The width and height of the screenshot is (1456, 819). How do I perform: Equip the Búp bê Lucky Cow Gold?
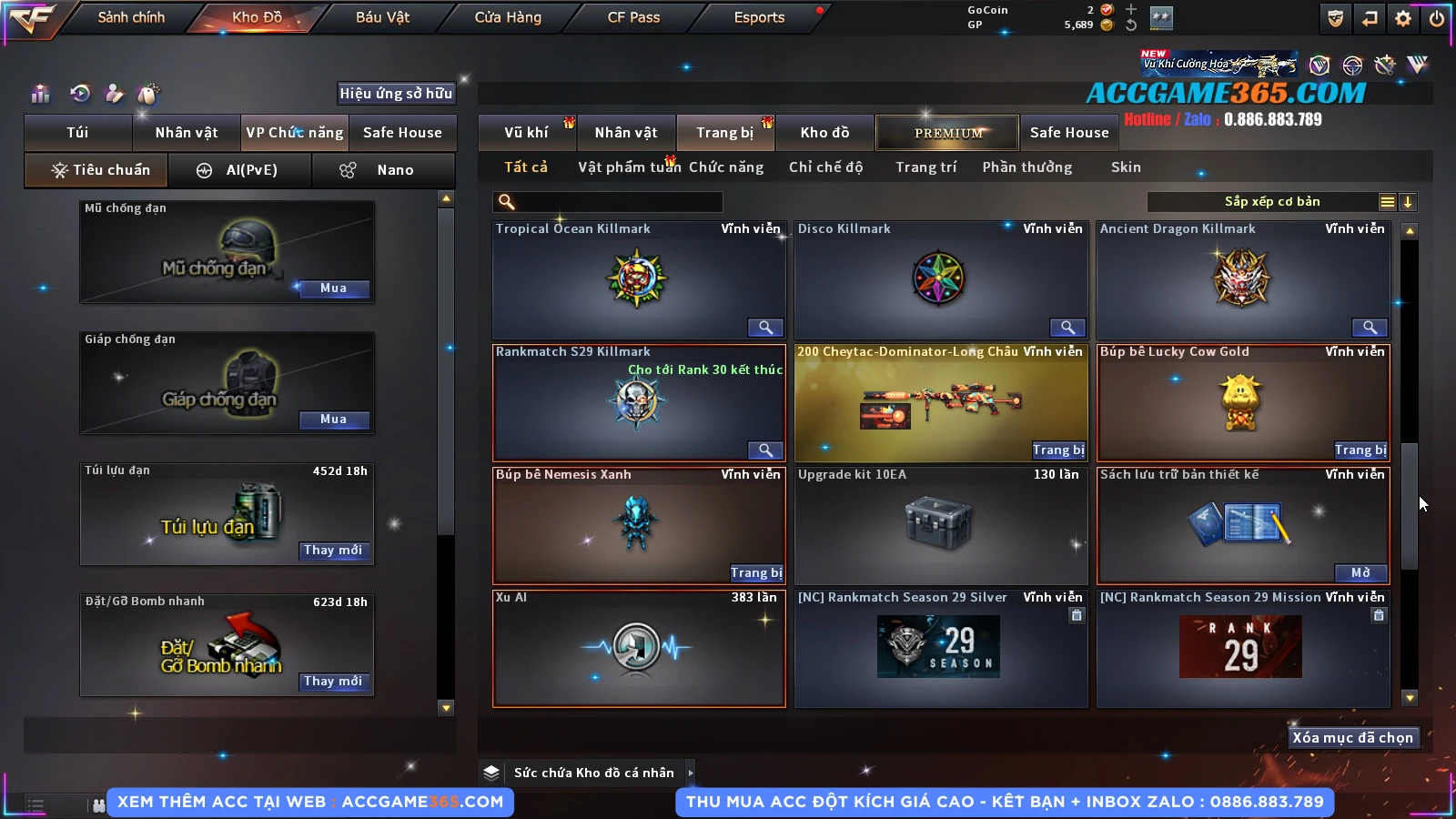point(1360,450)
